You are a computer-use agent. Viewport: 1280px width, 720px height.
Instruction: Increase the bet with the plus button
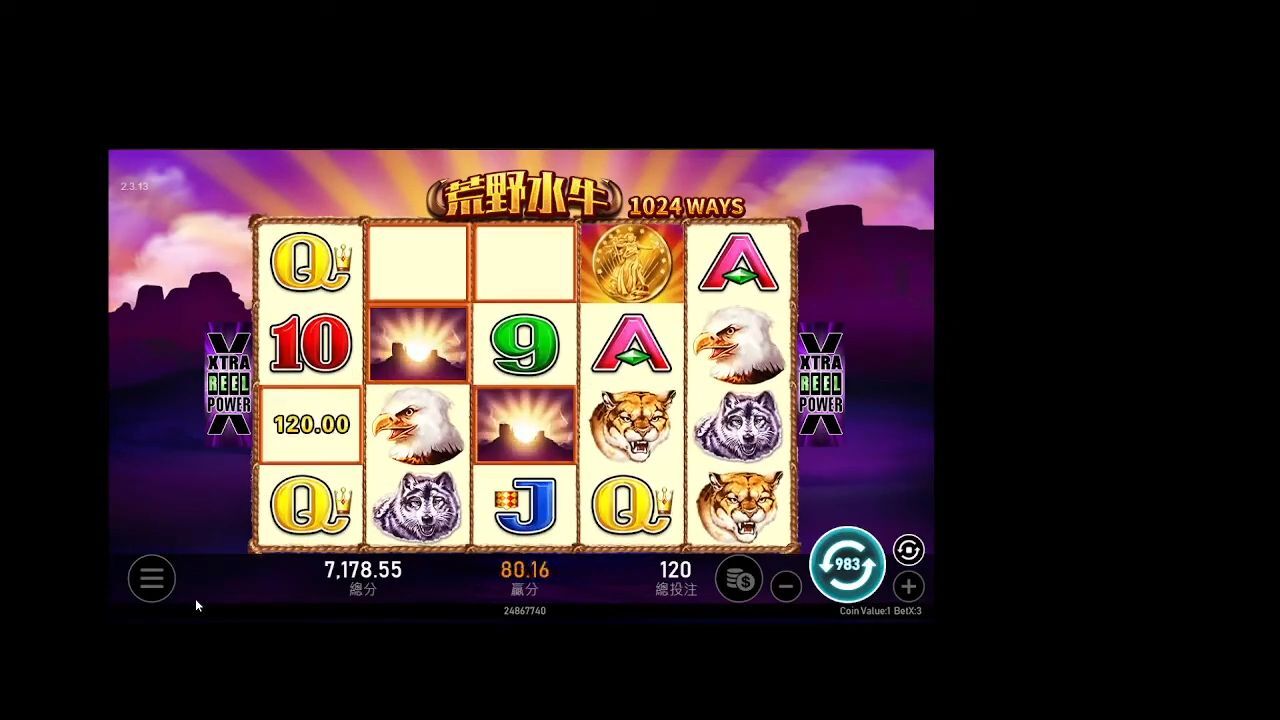click(x=908, y=587)
